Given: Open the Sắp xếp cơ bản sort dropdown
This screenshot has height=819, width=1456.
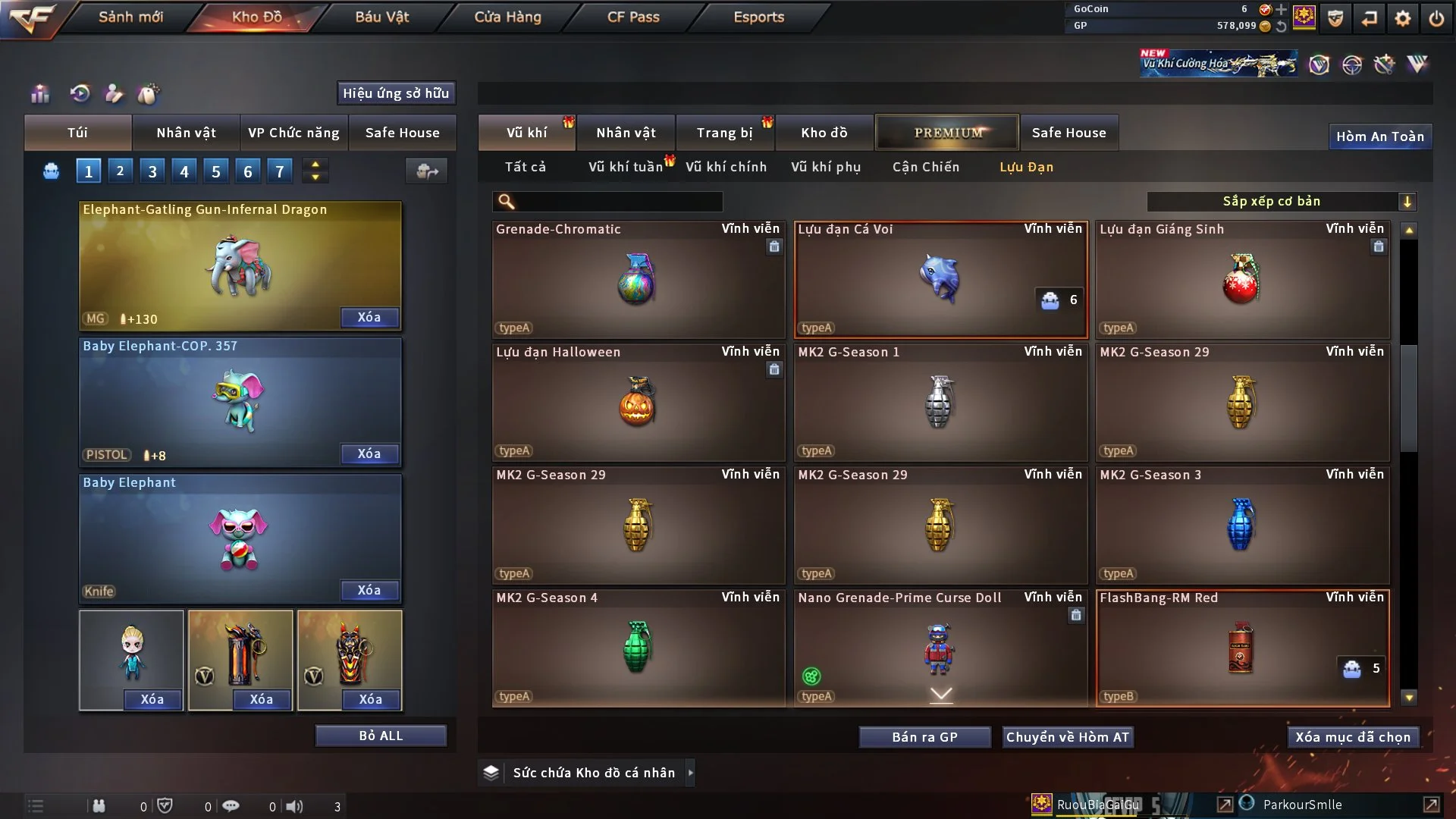Looking at the screenshot, I should pyautogui.click(x=1281, y=201).
